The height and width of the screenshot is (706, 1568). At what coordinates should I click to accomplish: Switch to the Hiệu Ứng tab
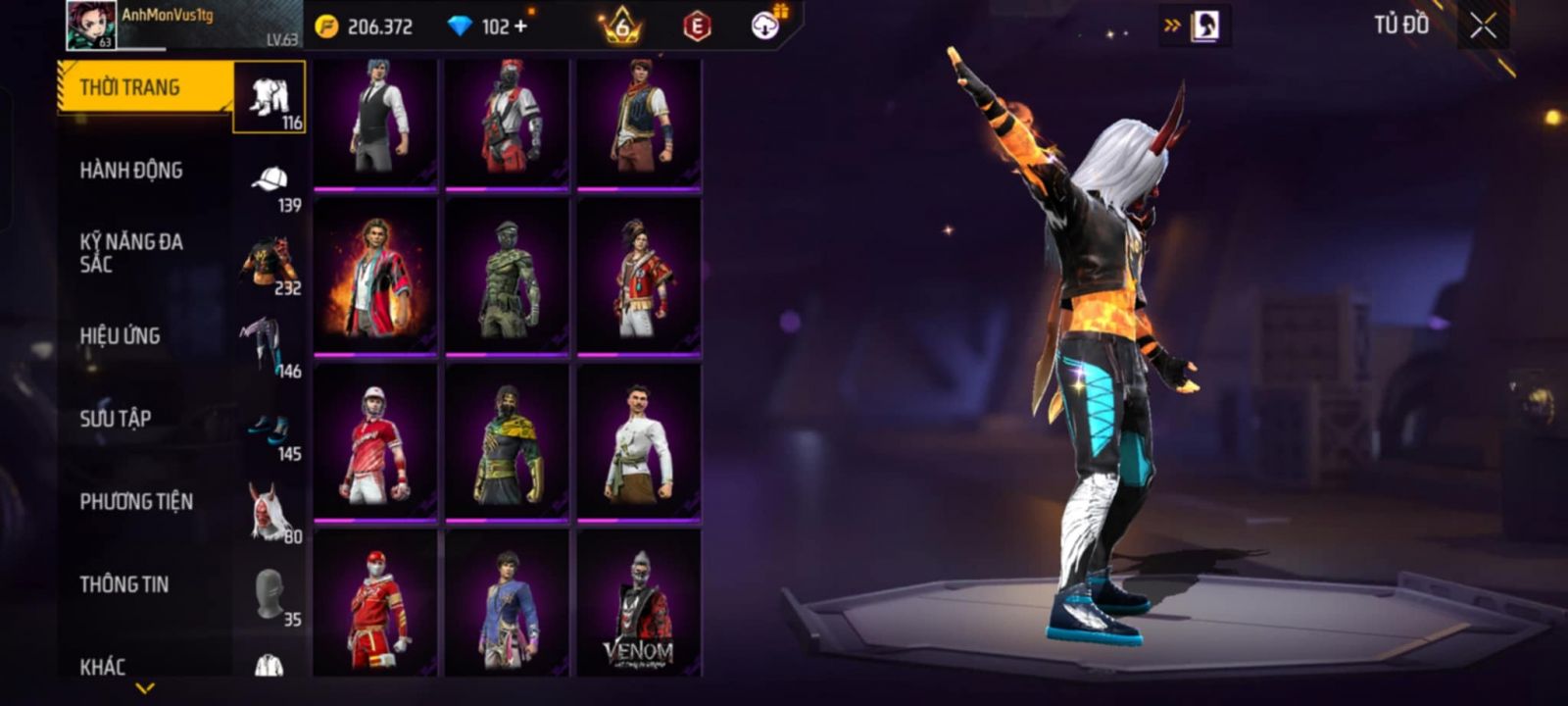pos(145,336)
